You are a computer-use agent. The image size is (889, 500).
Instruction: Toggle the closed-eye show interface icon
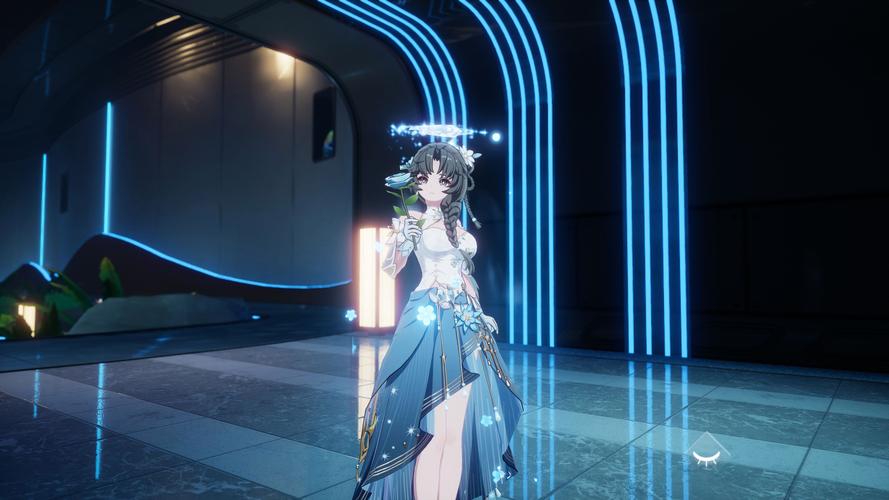tap(707, 456)
